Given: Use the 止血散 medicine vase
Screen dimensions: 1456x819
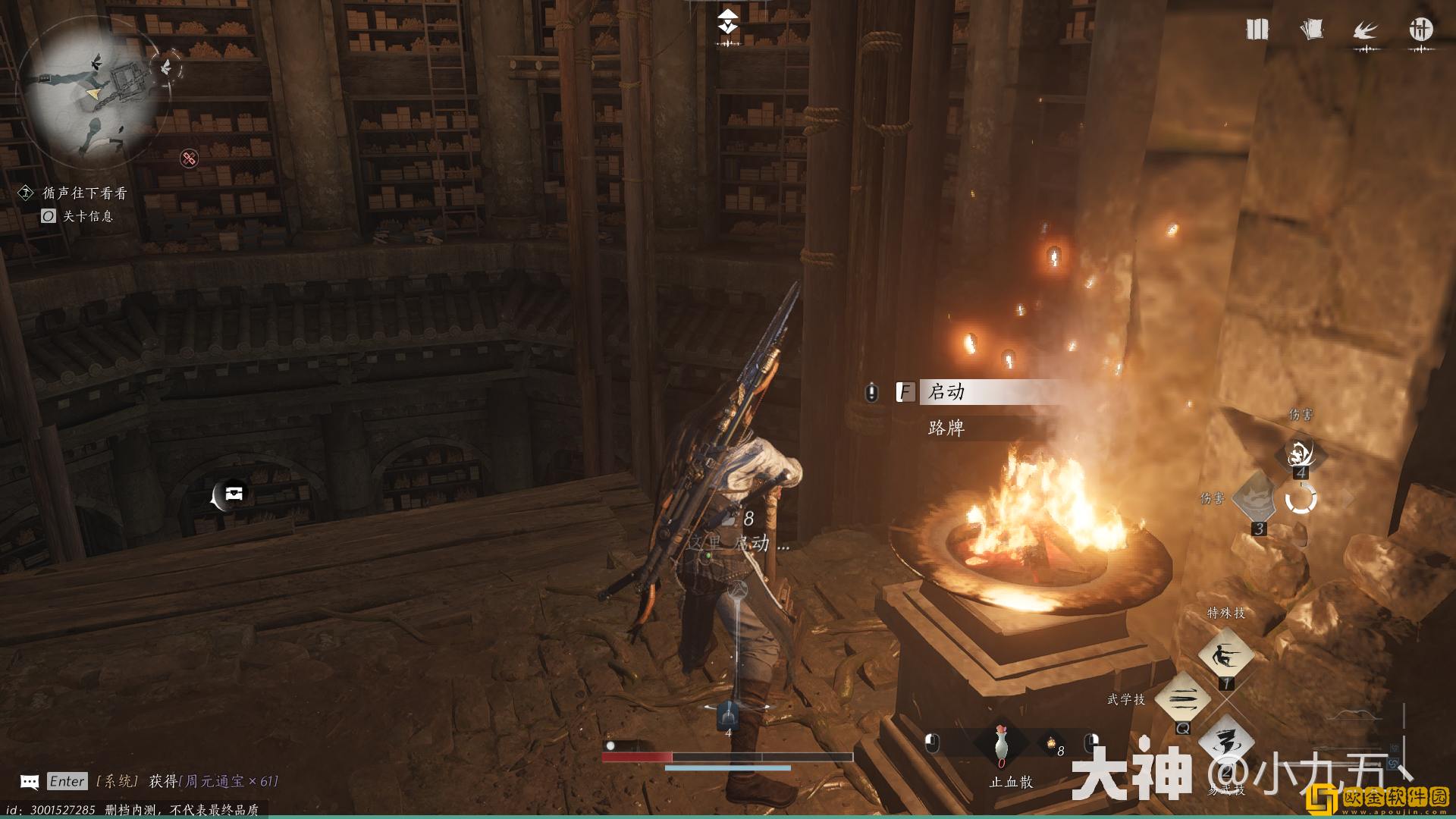Looking at the screenshot, I should click(x=1002, y=743).
